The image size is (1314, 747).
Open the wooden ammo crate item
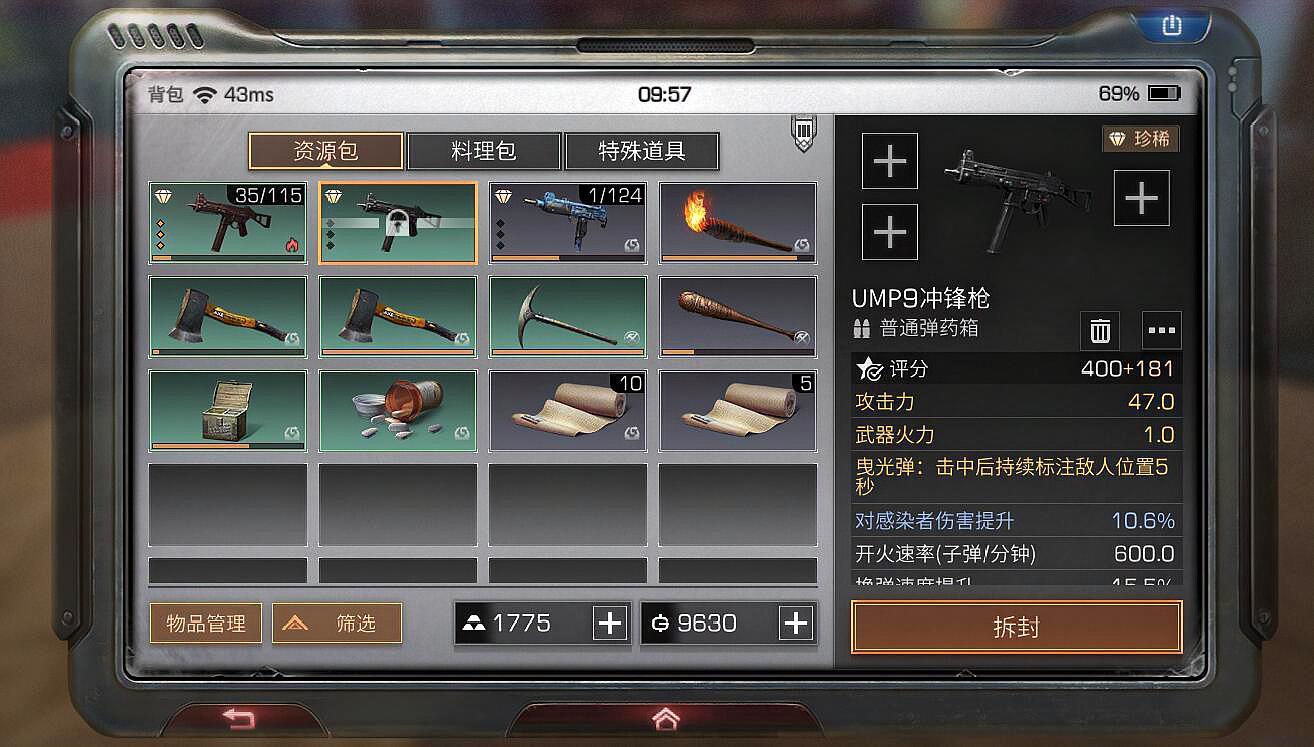227,412
